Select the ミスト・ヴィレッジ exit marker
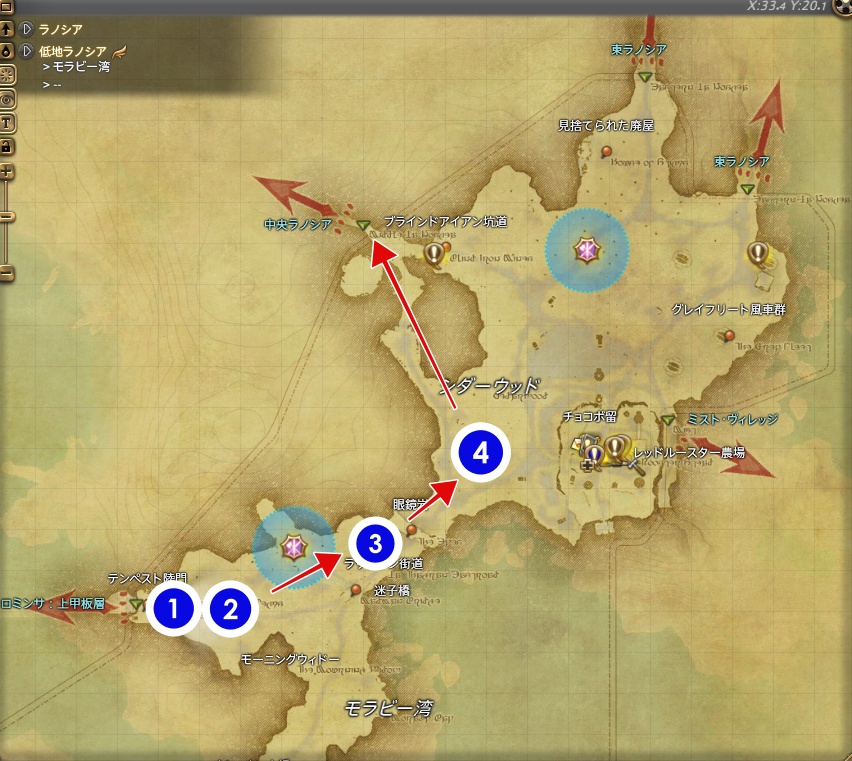Image resolution: width=852 pixels, height=761 pixels. [x=668, y=420]
